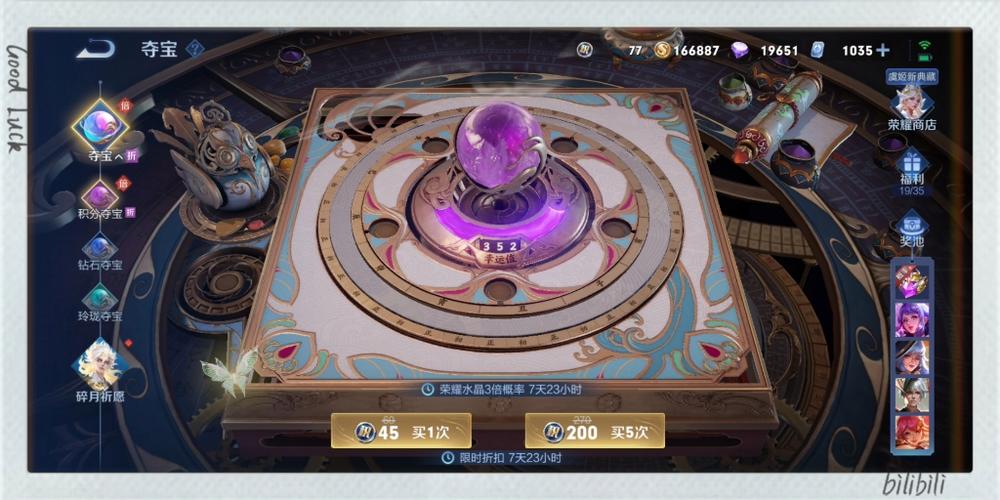1000x500 pixels.
Task: View the 奖池 prize pool
Action: click(x=911, y=231)
